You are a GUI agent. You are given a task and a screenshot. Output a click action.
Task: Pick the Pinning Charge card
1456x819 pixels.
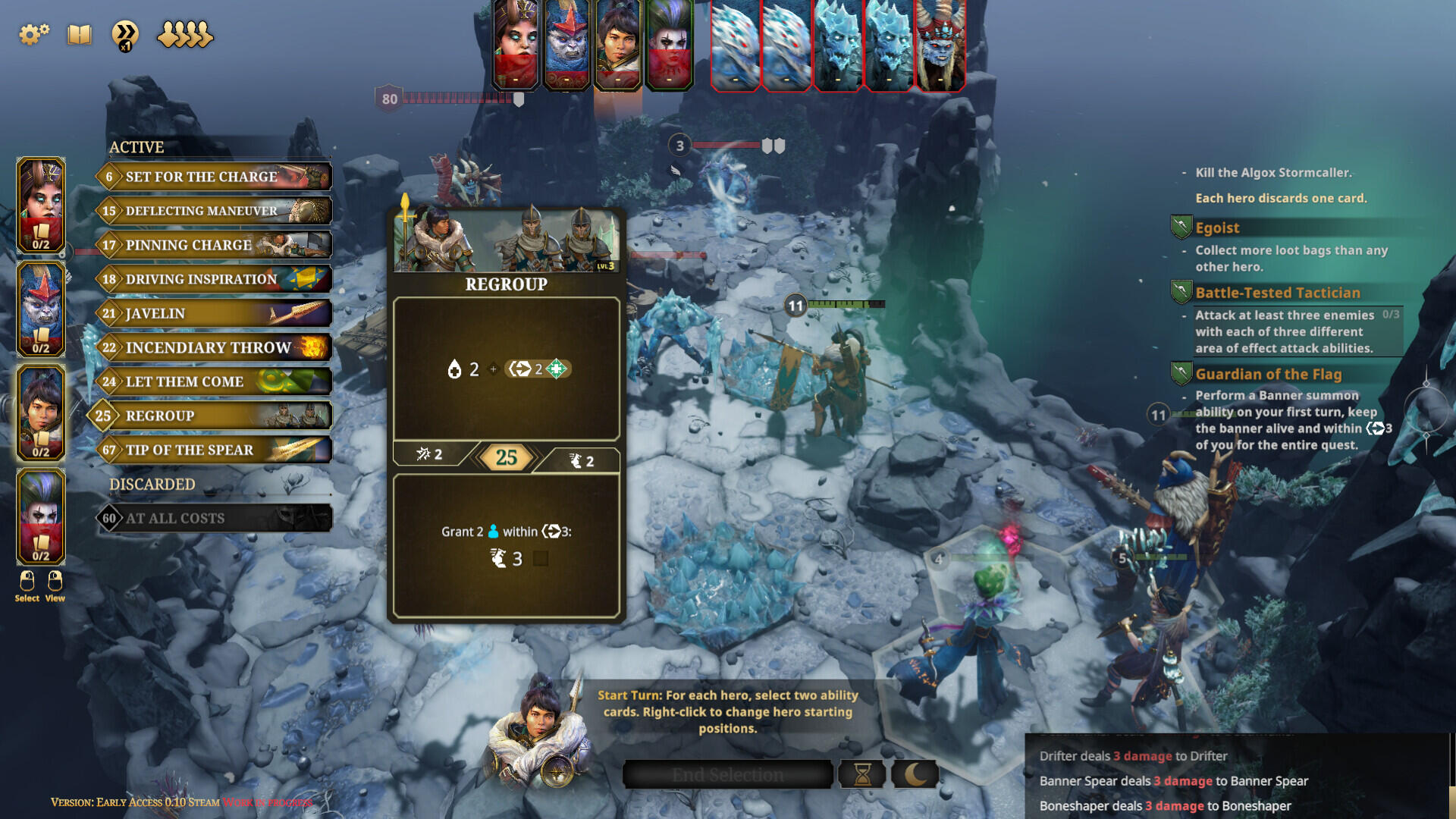point(215,245)
